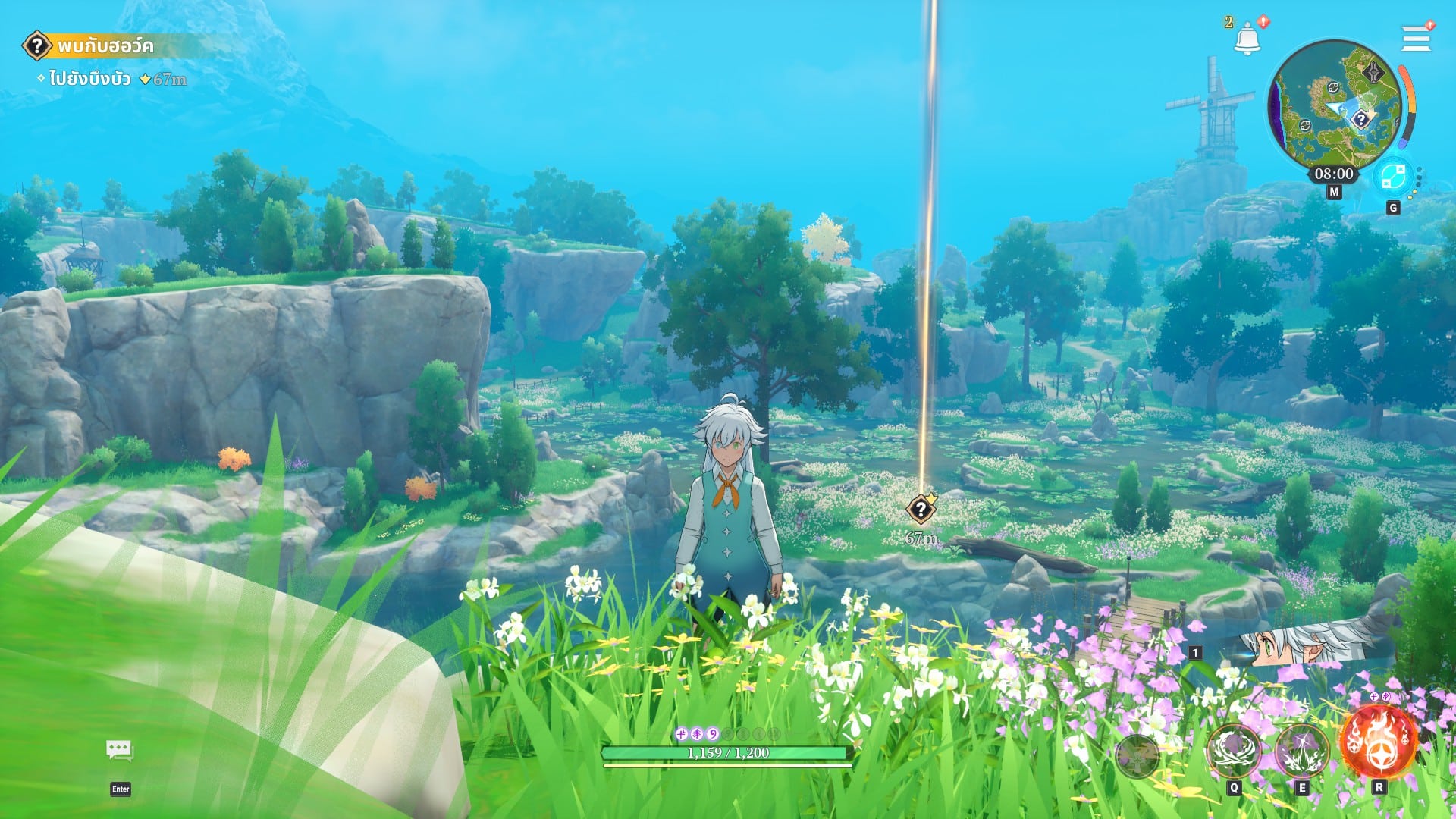Image resolution: width=1456 pixels, height=819 pixels.
Task: Click the faded cross skill icon
Action: (x=1137, y=755)
